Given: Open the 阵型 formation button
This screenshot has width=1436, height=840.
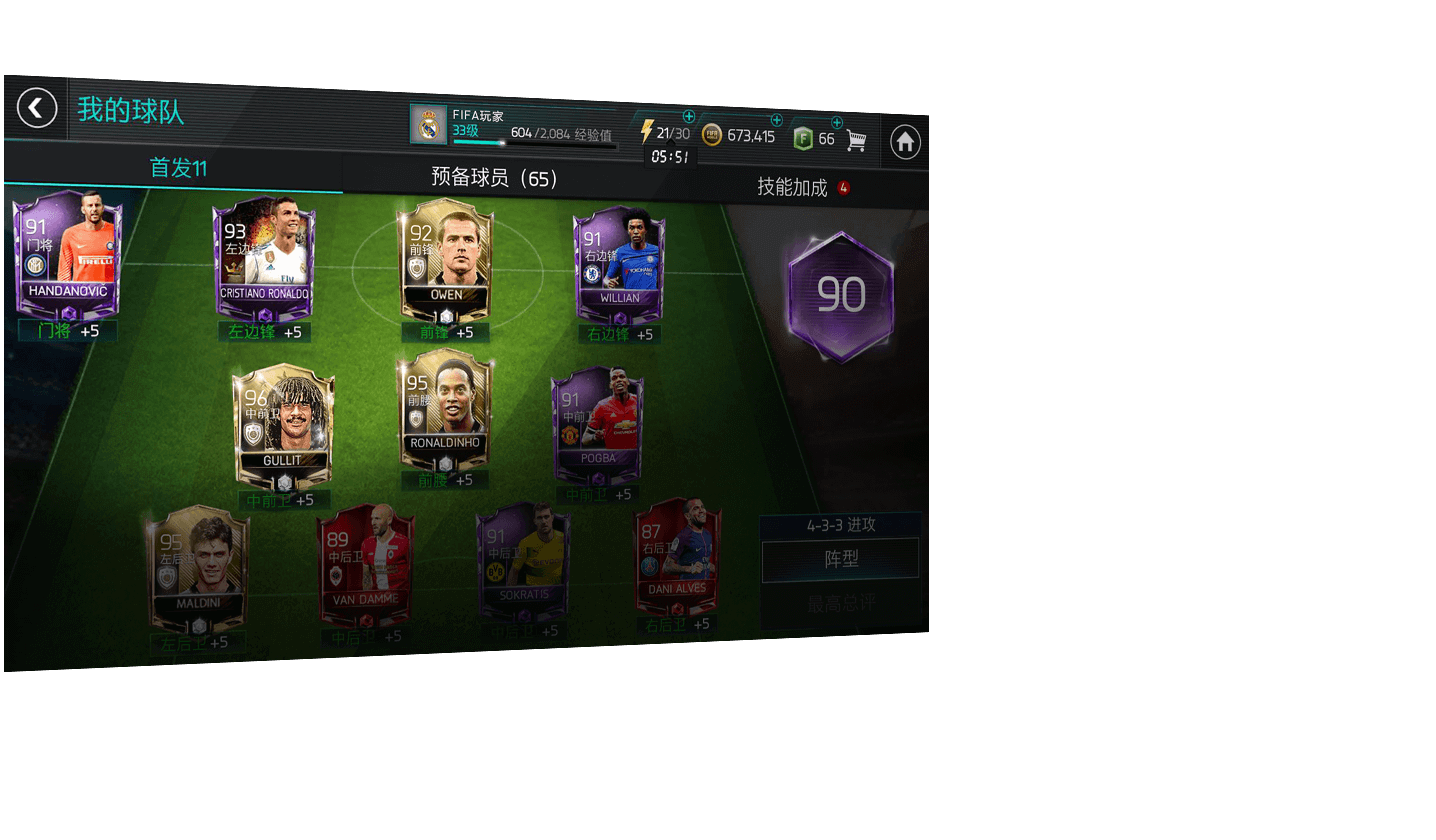Looking at the screenshot, I should pos(840,560).
